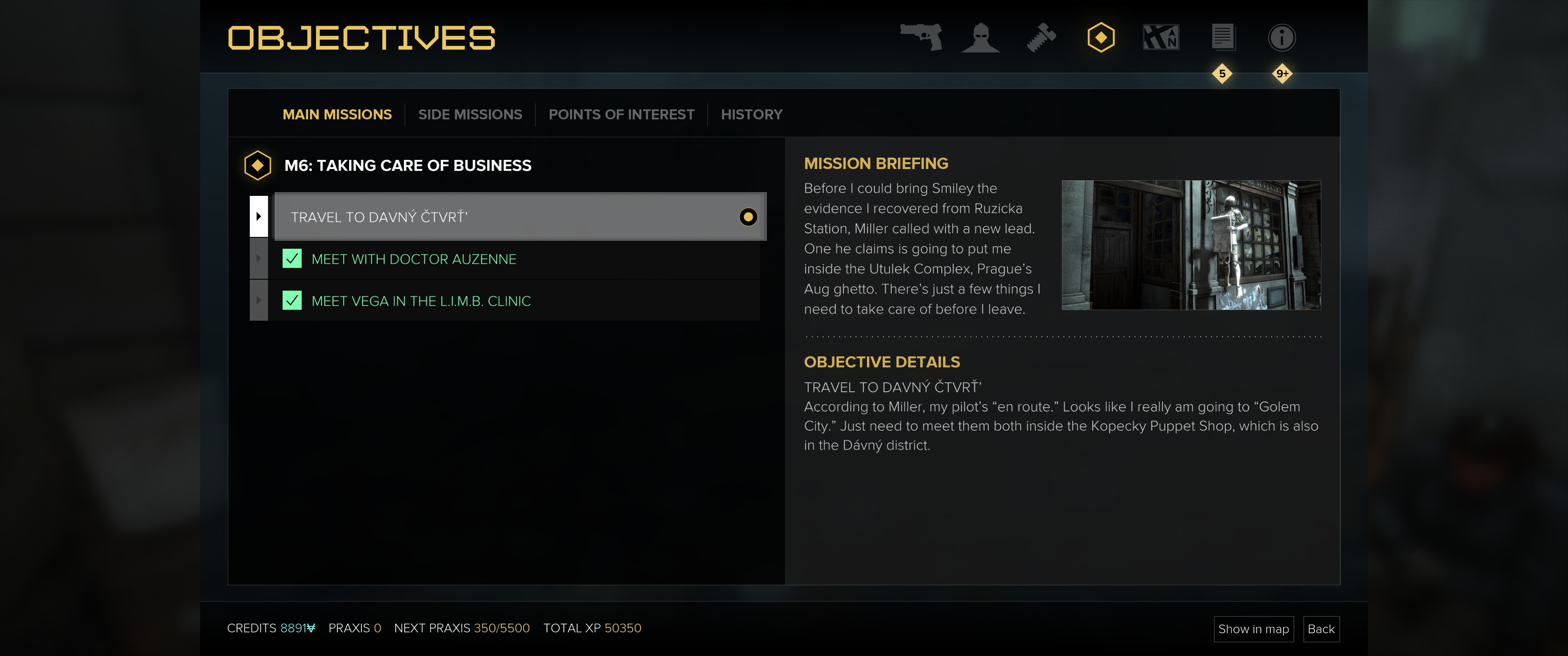Select the Meet with Doctor Auzenne objective
Viewport: 1568px width, 656px height.
(413, 259)
